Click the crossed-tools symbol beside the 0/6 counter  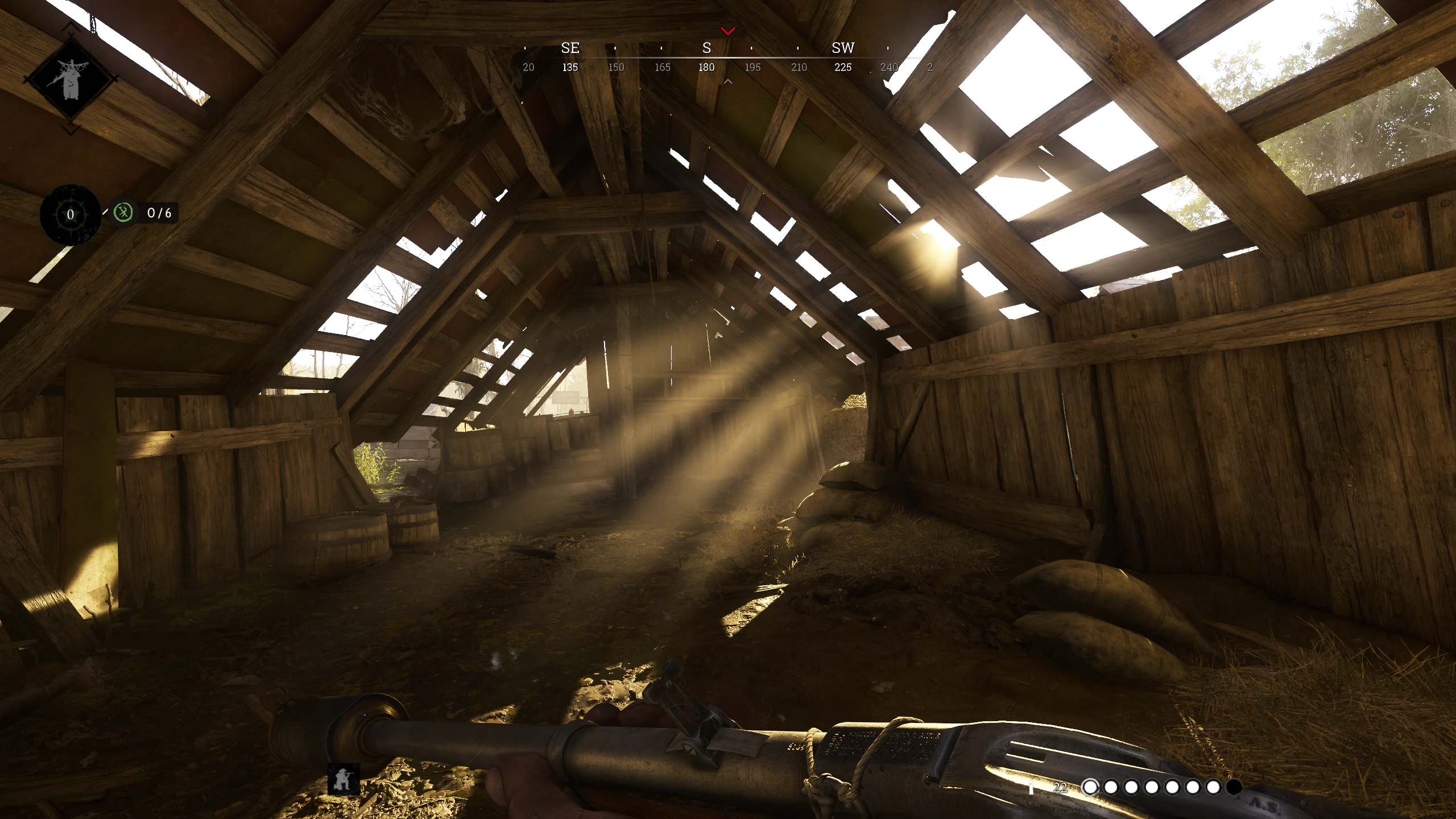[124, 213]
